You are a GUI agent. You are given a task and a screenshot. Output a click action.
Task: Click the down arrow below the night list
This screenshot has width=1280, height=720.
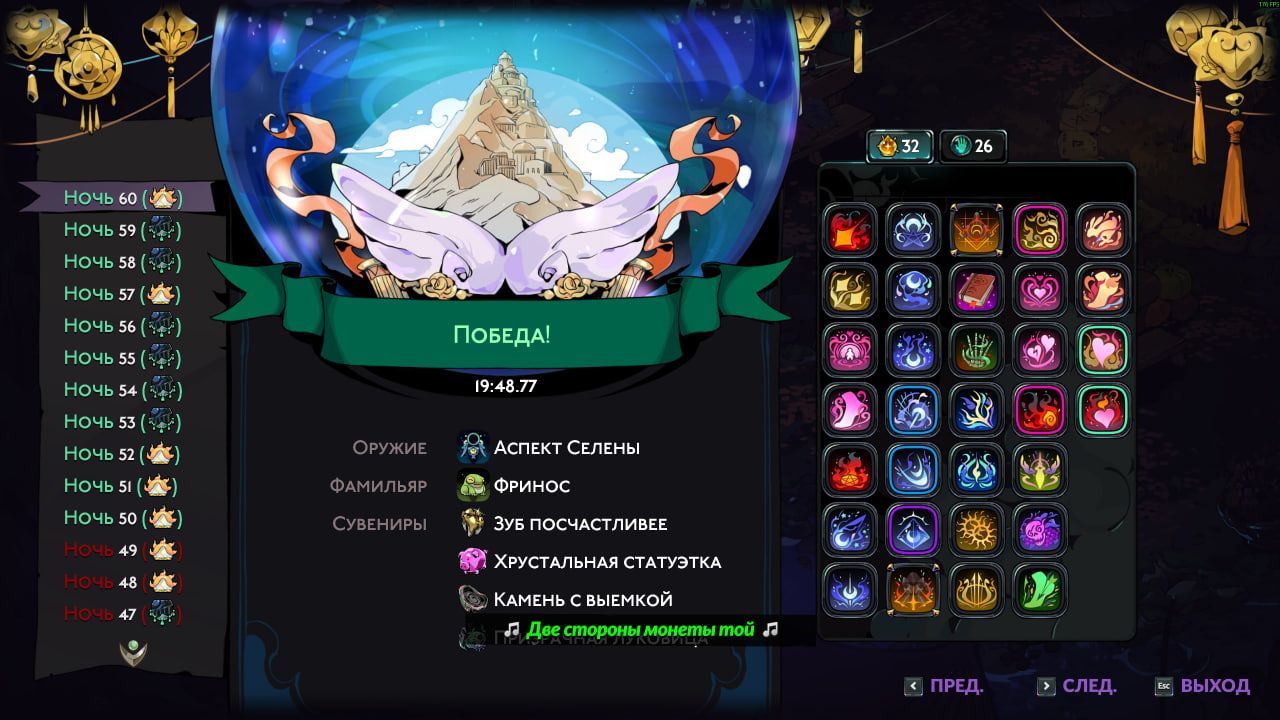tap(131, 651)
